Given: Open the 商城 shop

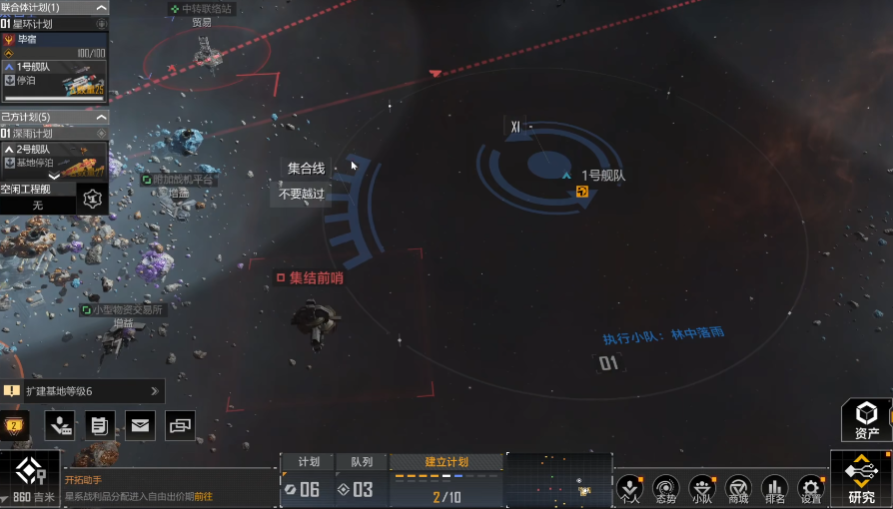Looking at the screenshot, I should point(738,488).
